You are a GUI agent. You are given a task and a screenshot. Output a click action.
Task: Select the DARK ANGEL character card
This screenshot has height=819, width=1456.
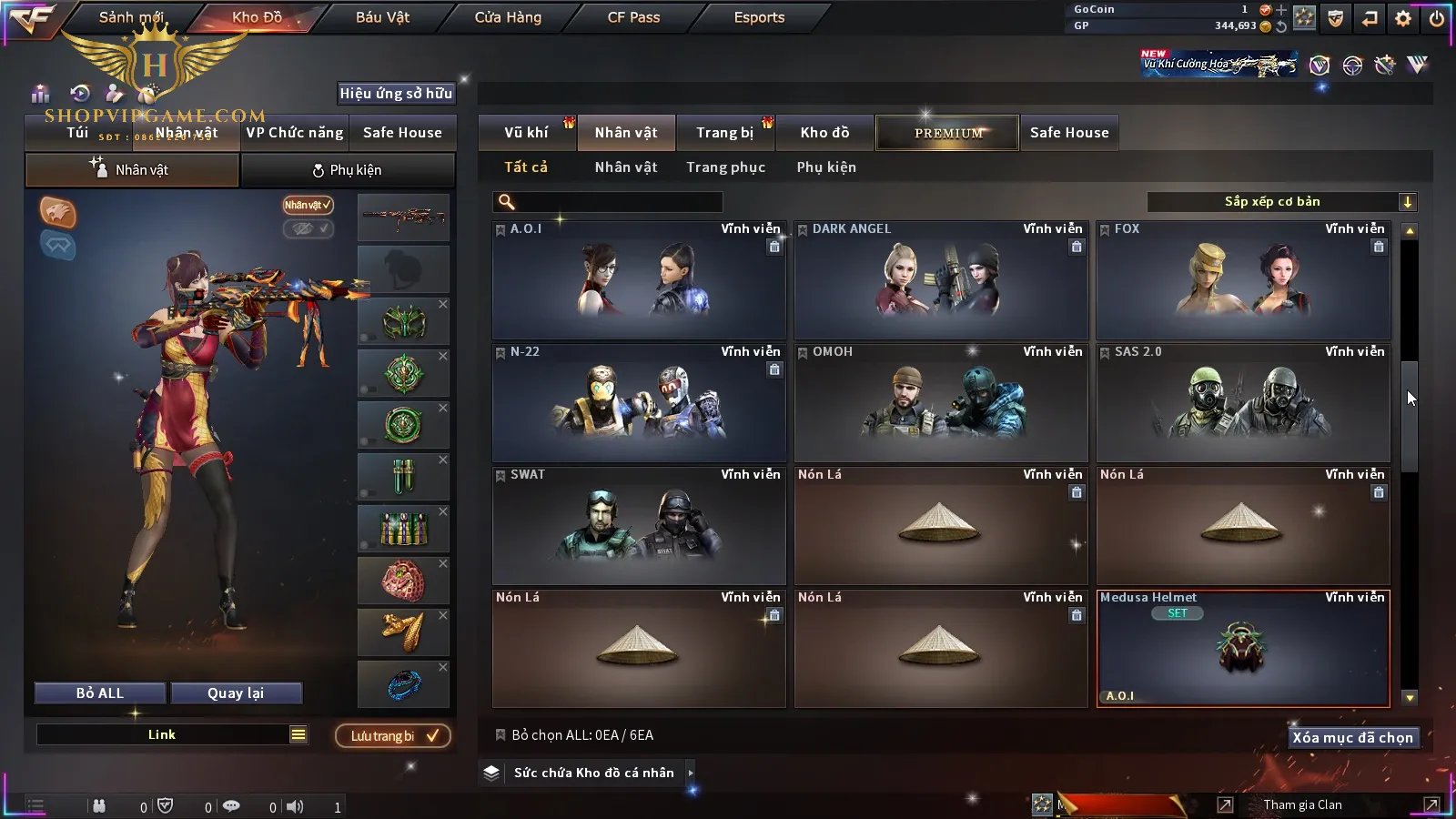[x=941, y=280]
